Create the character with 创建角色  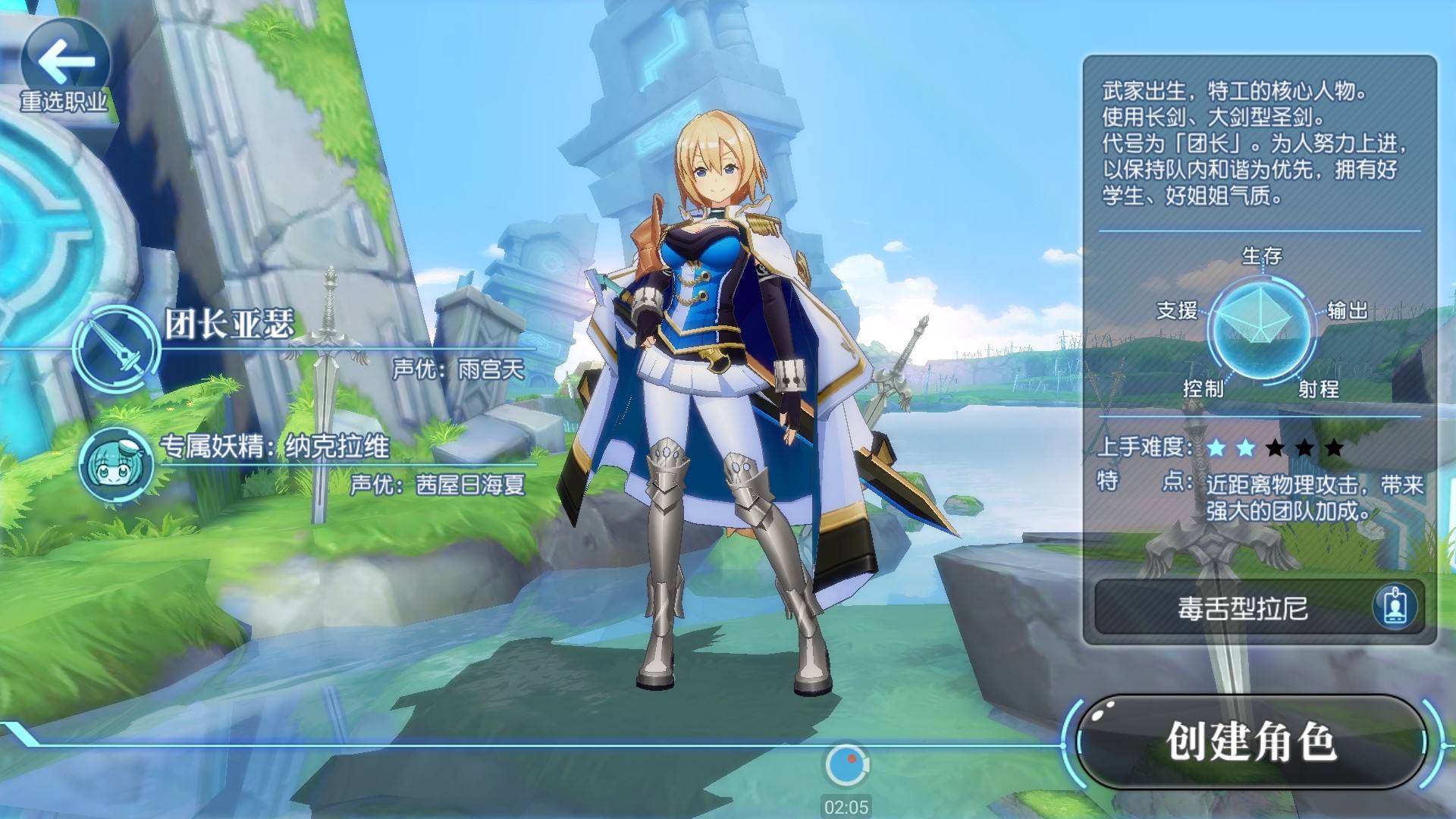[1251, 742]
